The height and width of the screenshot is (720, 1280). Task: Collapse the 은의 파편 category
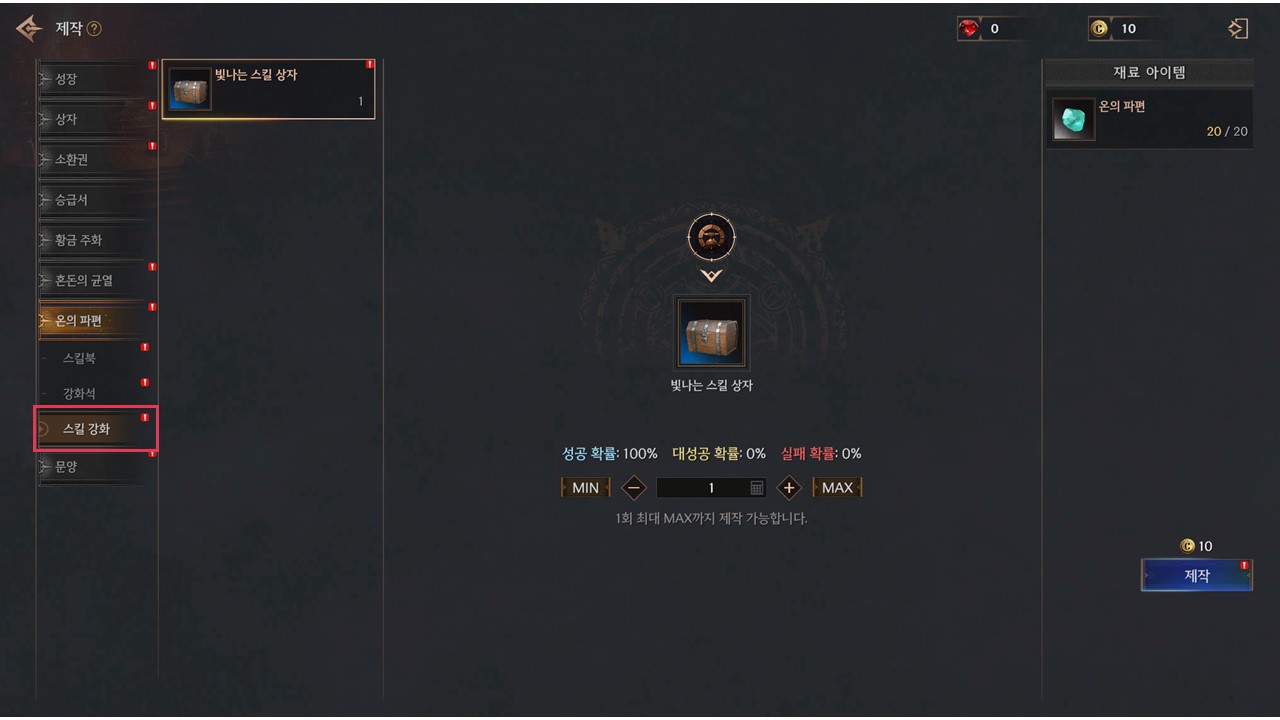(90, 321)
